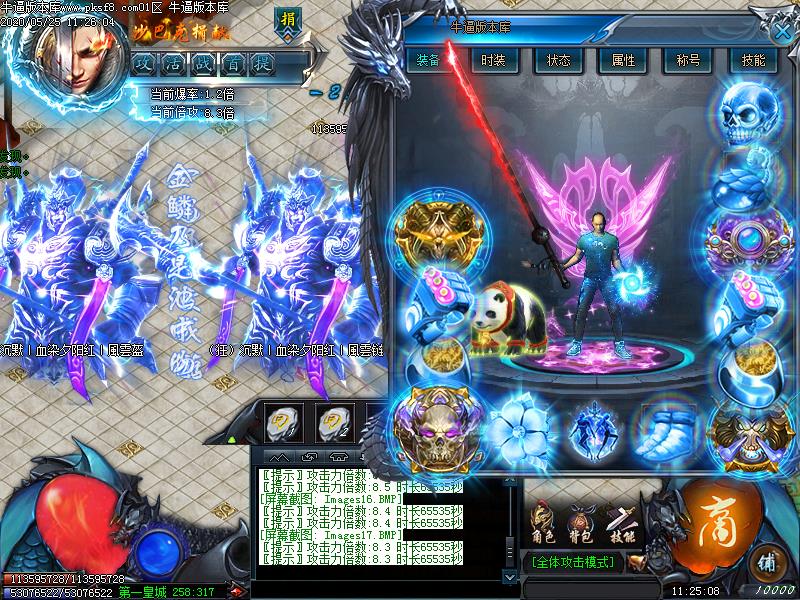This screenshot has height=600, width=800.
Task: Show the 属性 attributes tab
Action: pos(623,61)
